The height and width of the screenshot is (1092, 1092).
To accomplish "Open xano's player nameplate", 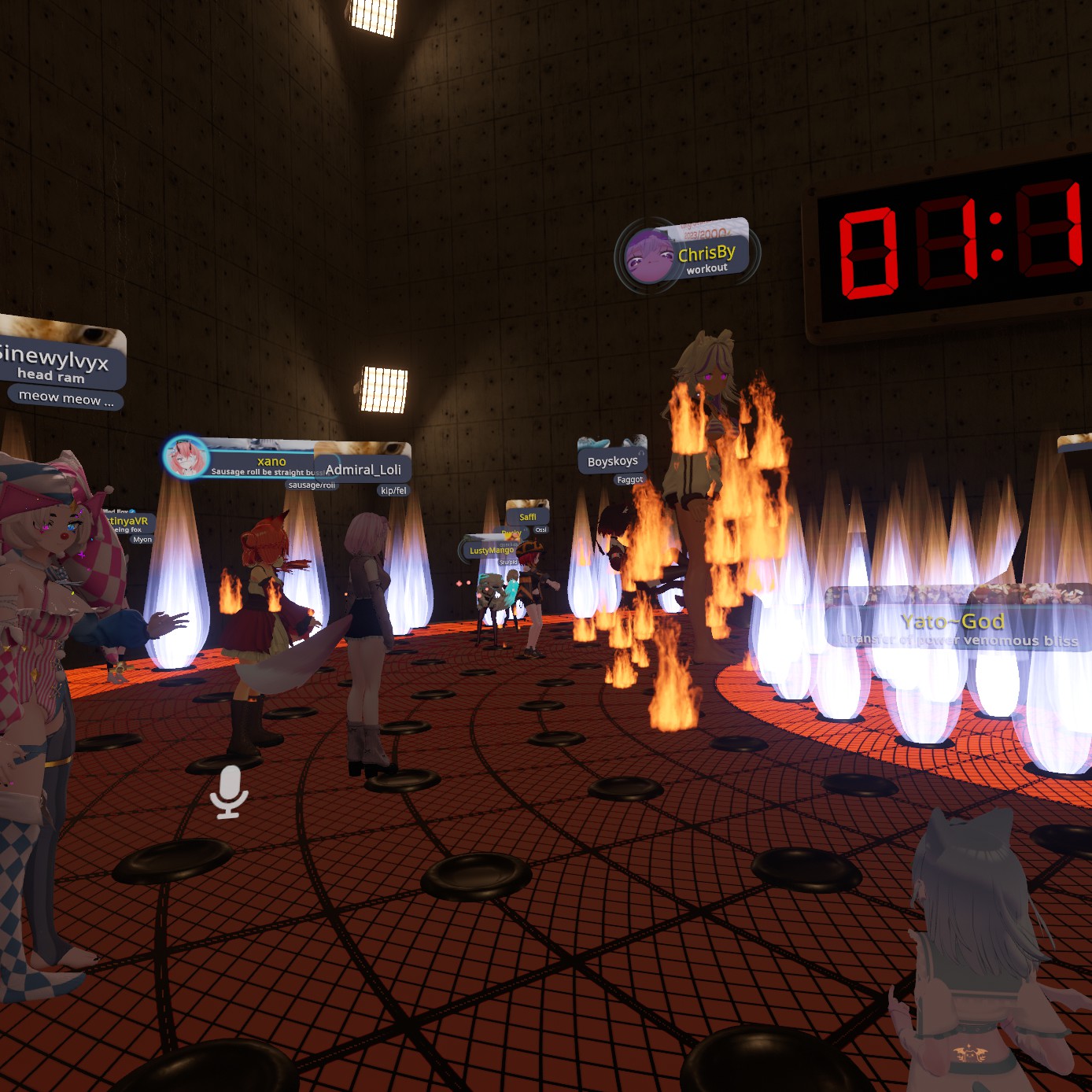I will [271, 462].
